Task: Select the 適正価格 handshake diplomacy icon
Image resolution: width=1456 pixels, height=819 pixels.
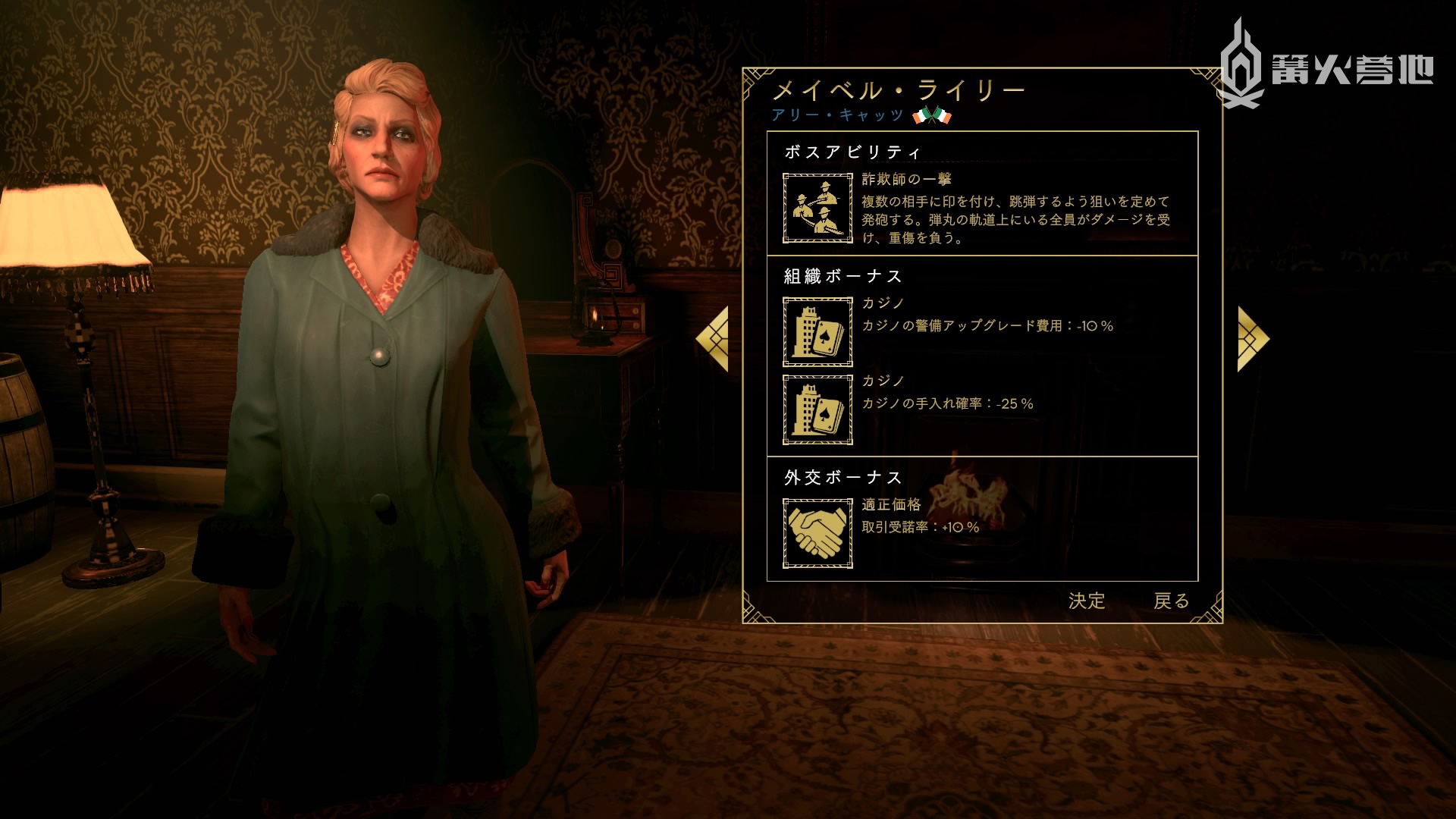Action: pyautogui.click(x=817, y=533)
